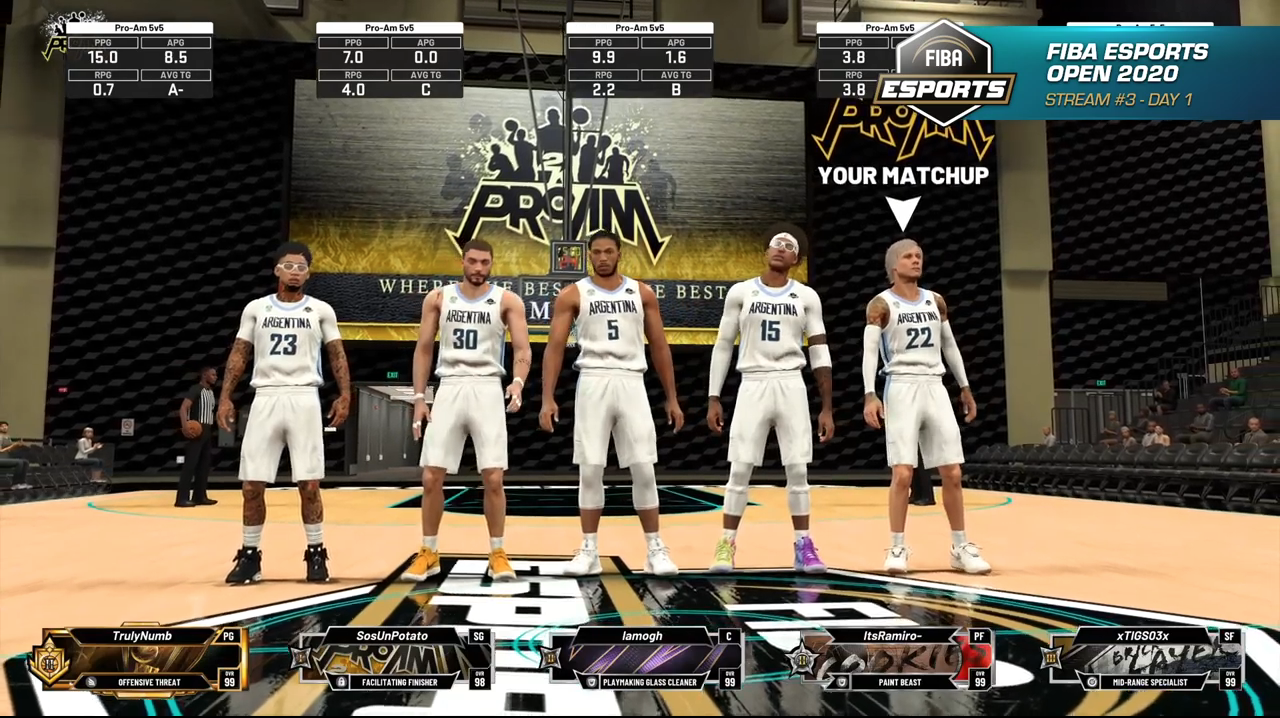Select the lamogh center nameplate
This screenshot has height=718, width=1280.
[x=642, y=658]
